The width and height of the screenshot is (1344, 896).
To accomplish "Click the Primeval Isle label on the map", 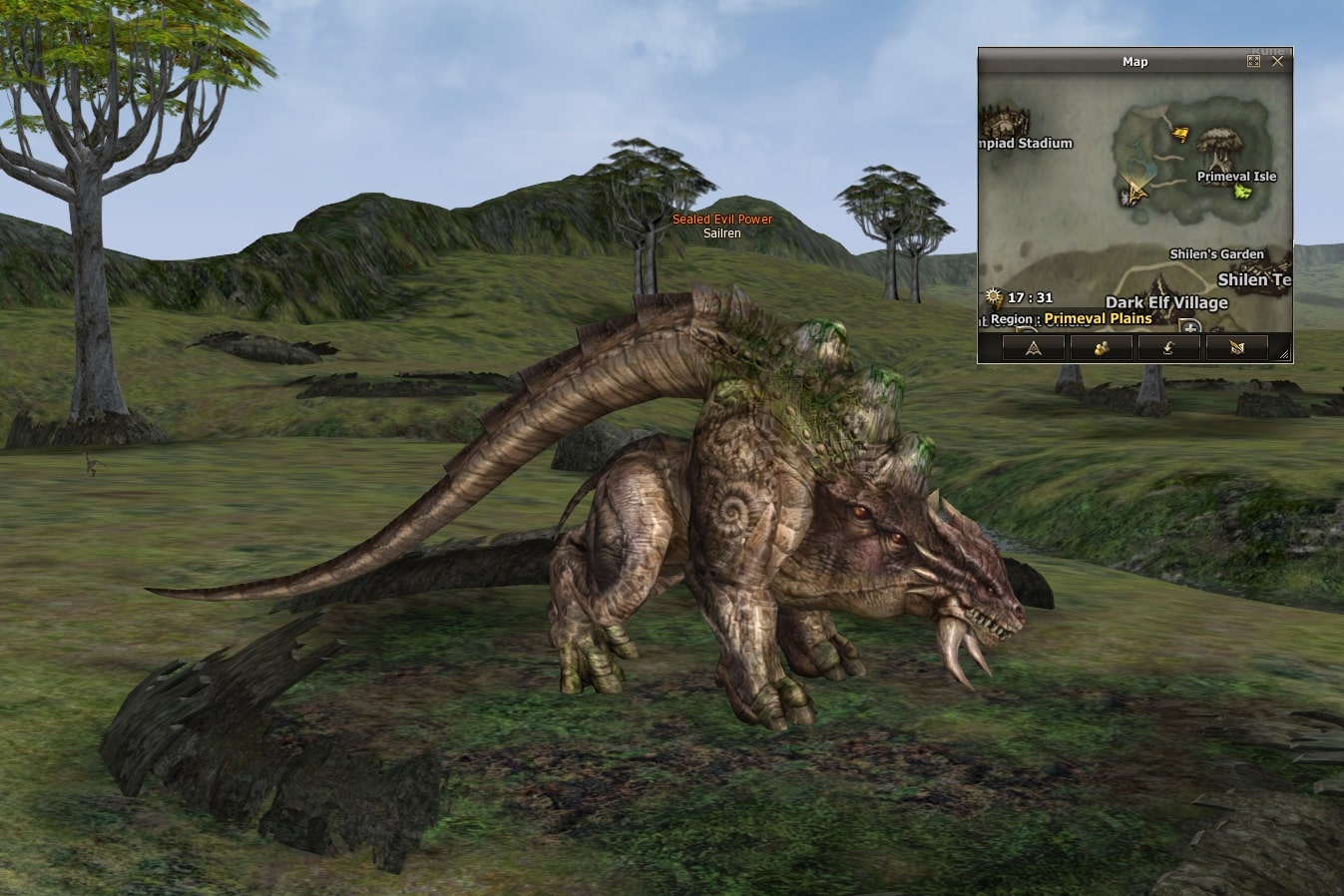I will click(x=1236, y=177).
